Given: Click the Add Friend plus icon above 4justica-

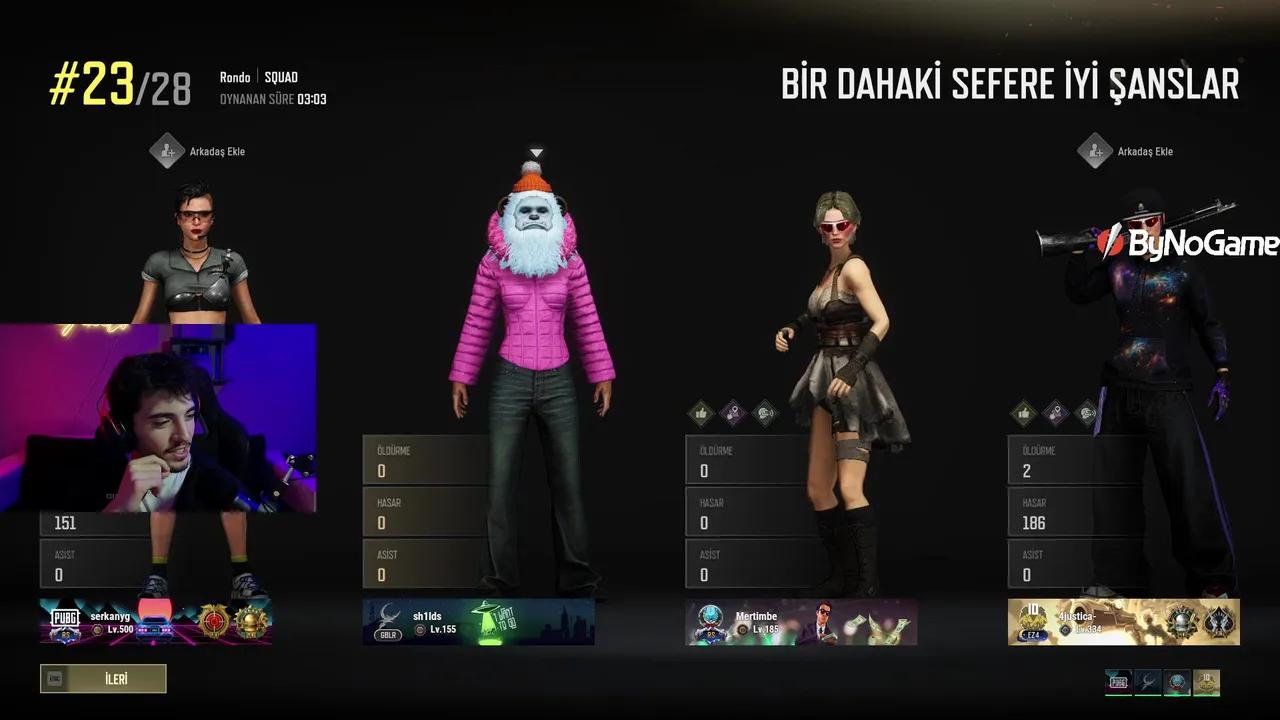Looking at the screenshot, I should click(1096, 151).
